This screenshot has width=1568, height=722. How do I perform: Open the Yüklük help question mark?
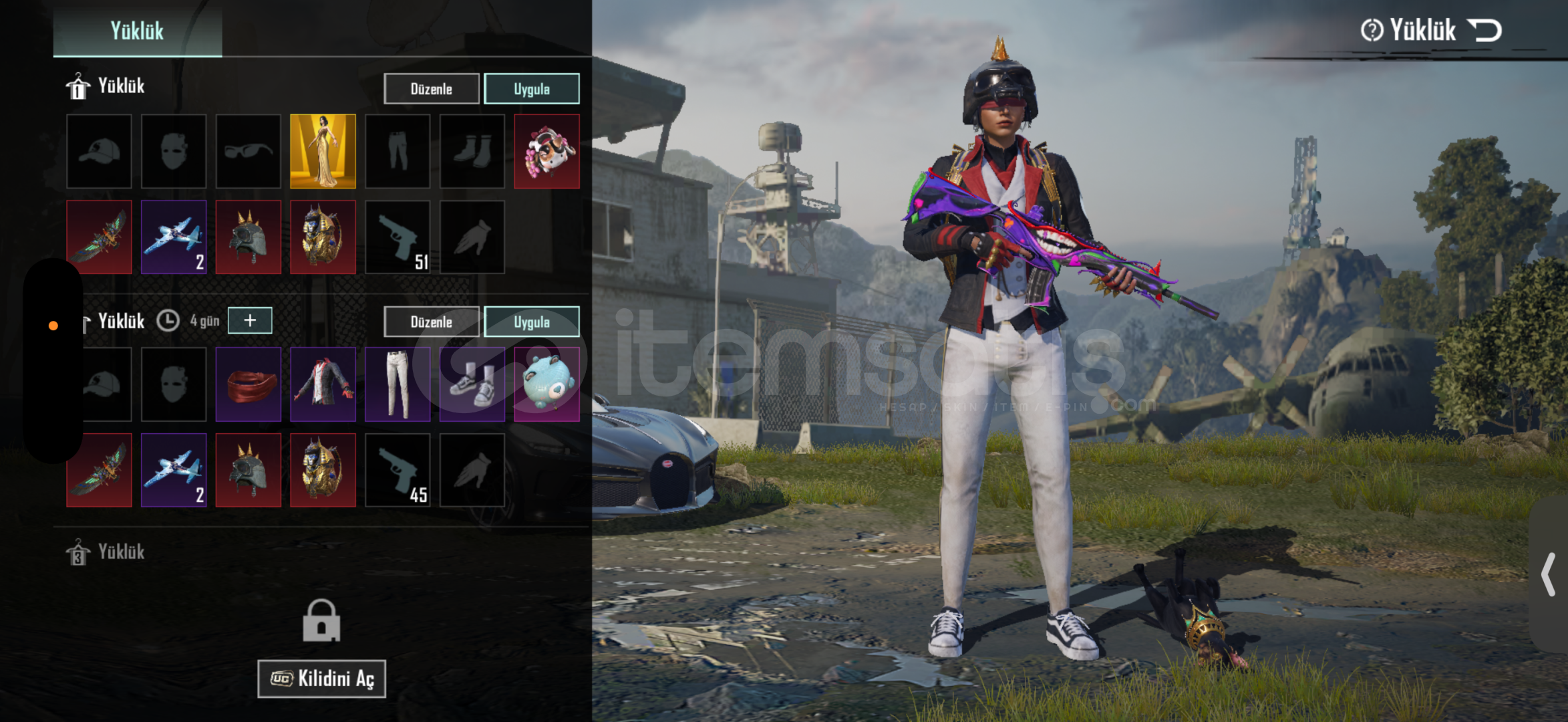1372,30
